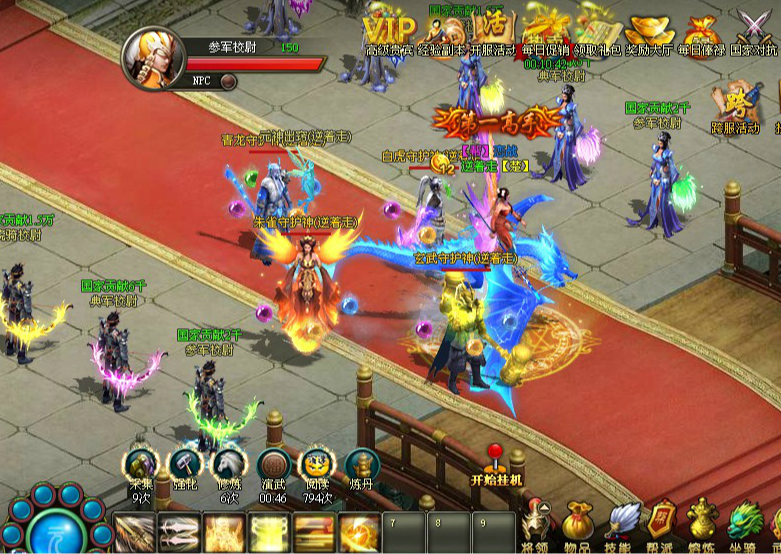Select the 演武 martial drill icon
781x554 pixels.
click(x=274, y=465)
